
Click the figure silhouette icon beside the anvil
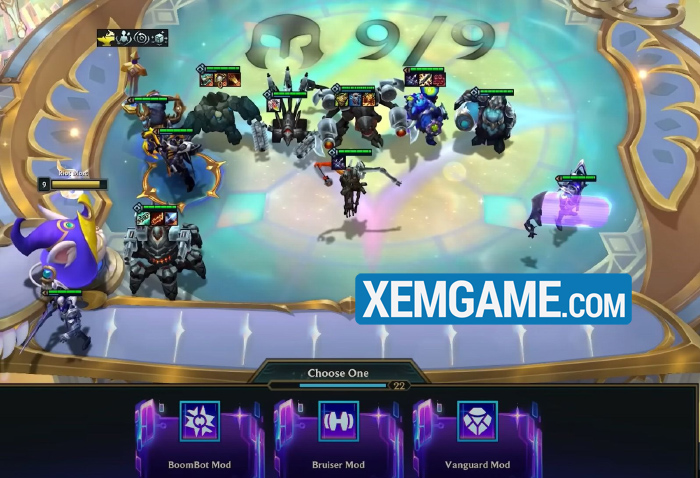(124, 38)
